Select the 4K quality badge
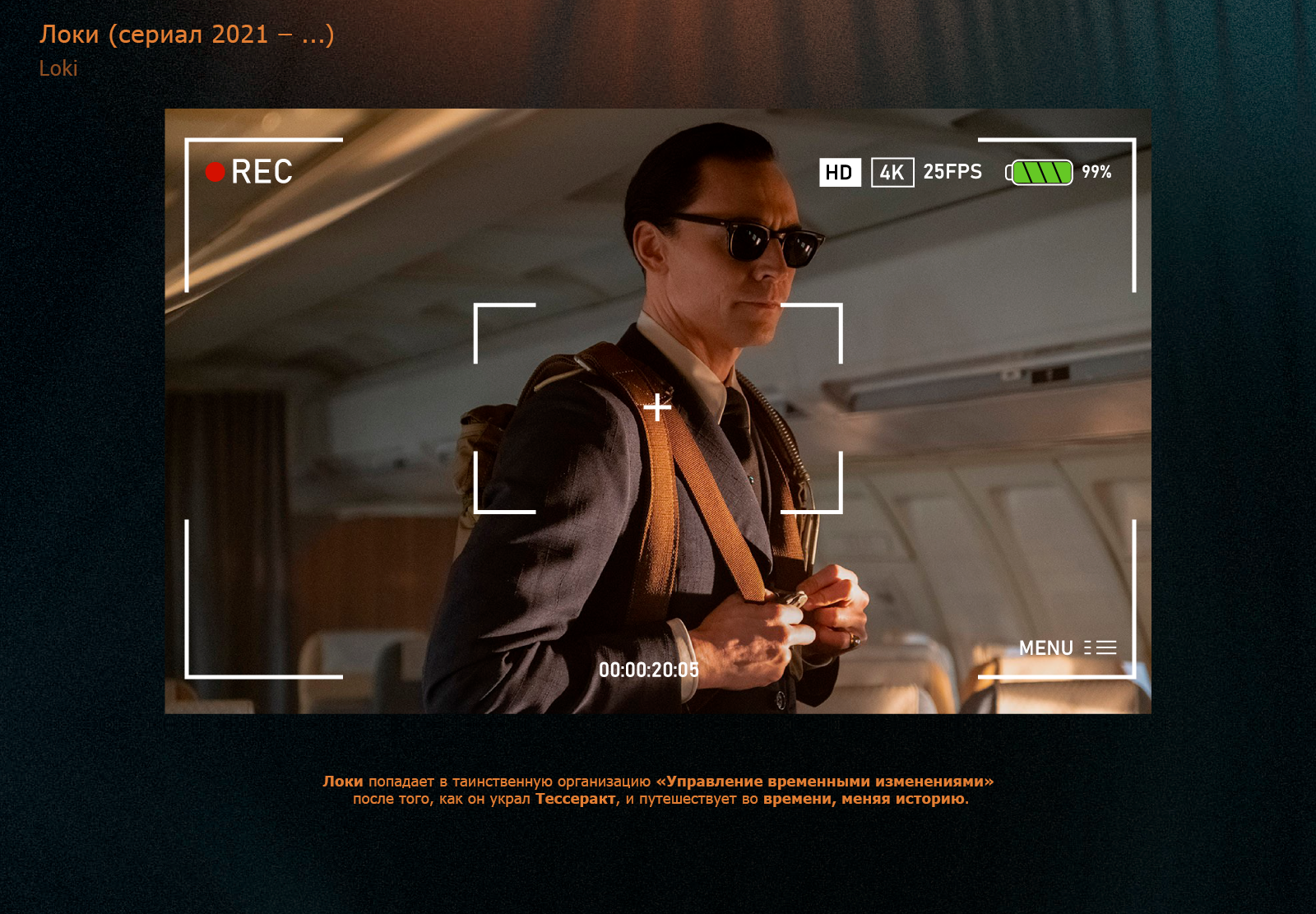Screen dimensions: 1316x914 (892, 173)
